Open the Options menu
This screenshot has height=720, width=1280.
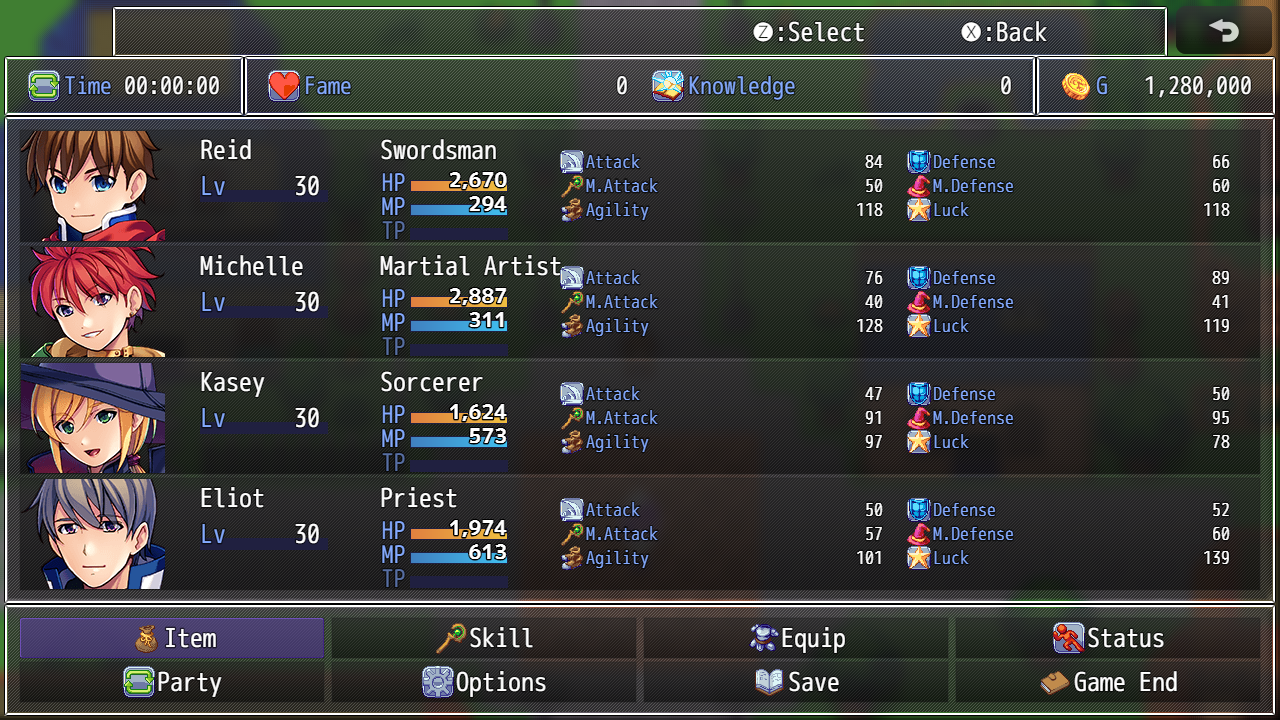click(484, 682)
